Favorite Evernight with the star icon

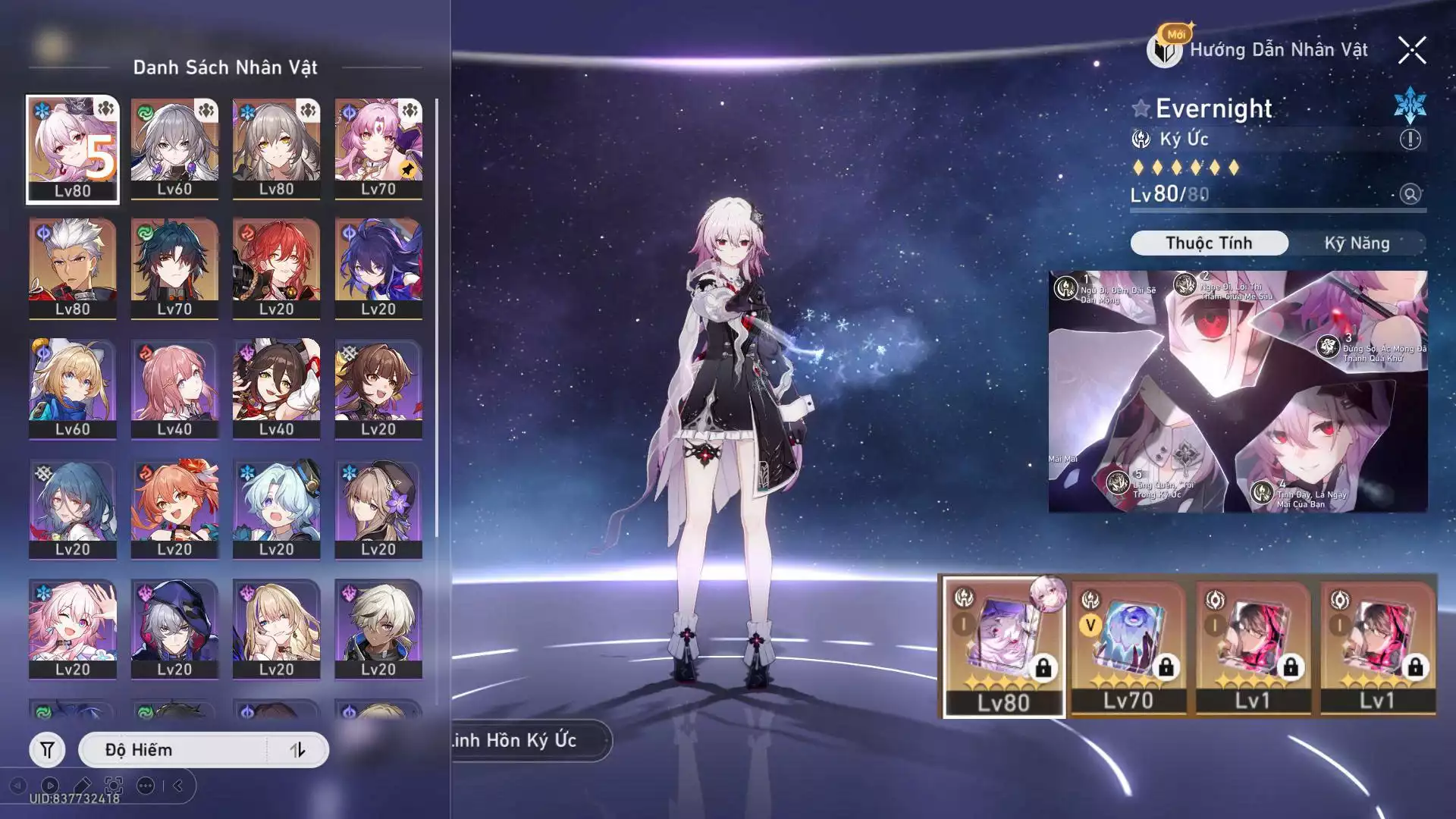tap(1141, 108)
